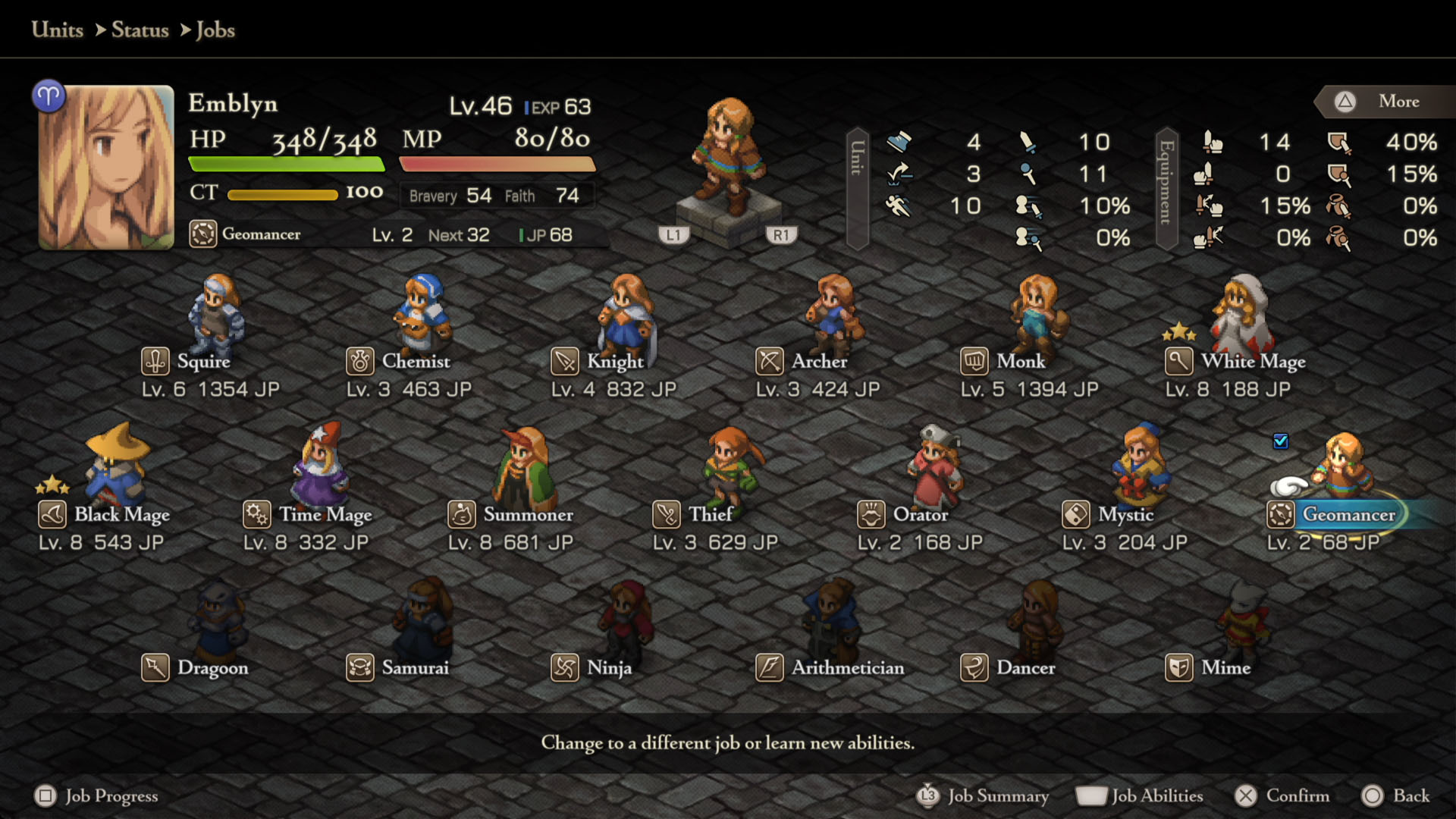Click the highlighted Geomancer job
The height and width of the screenshot is (819, 1456).
tap(1348, 515)
